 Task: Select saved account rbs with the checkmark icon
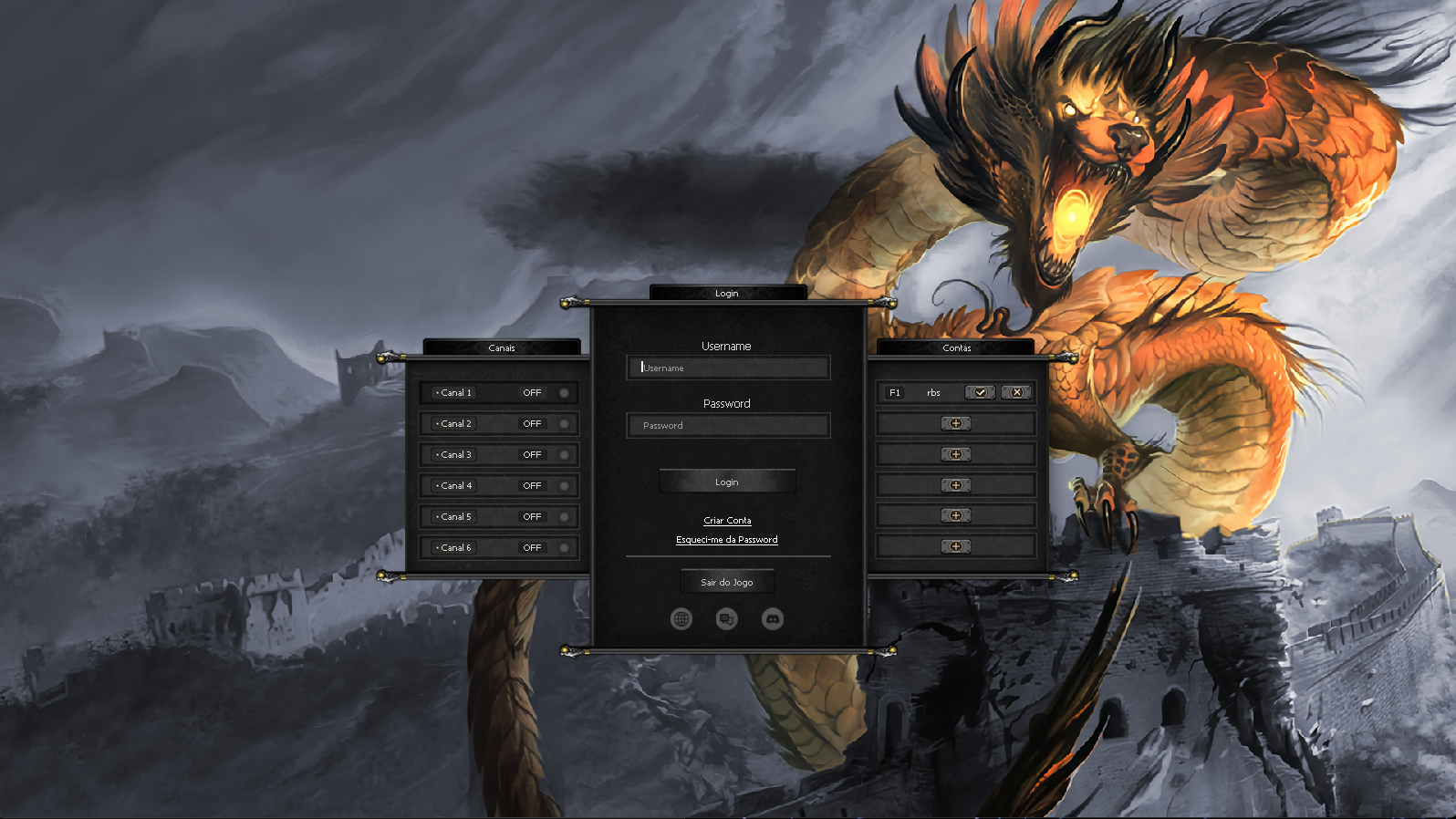point(980,392)
